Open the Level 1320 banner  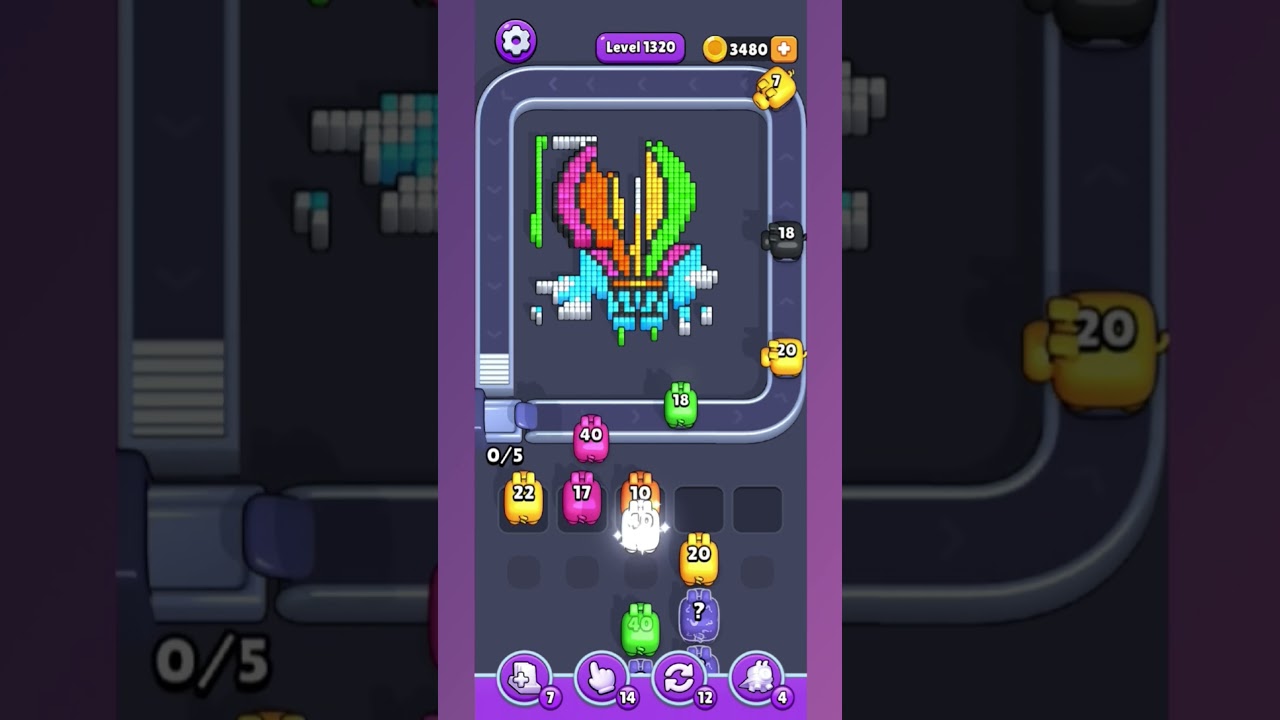(x=640, y=46)
